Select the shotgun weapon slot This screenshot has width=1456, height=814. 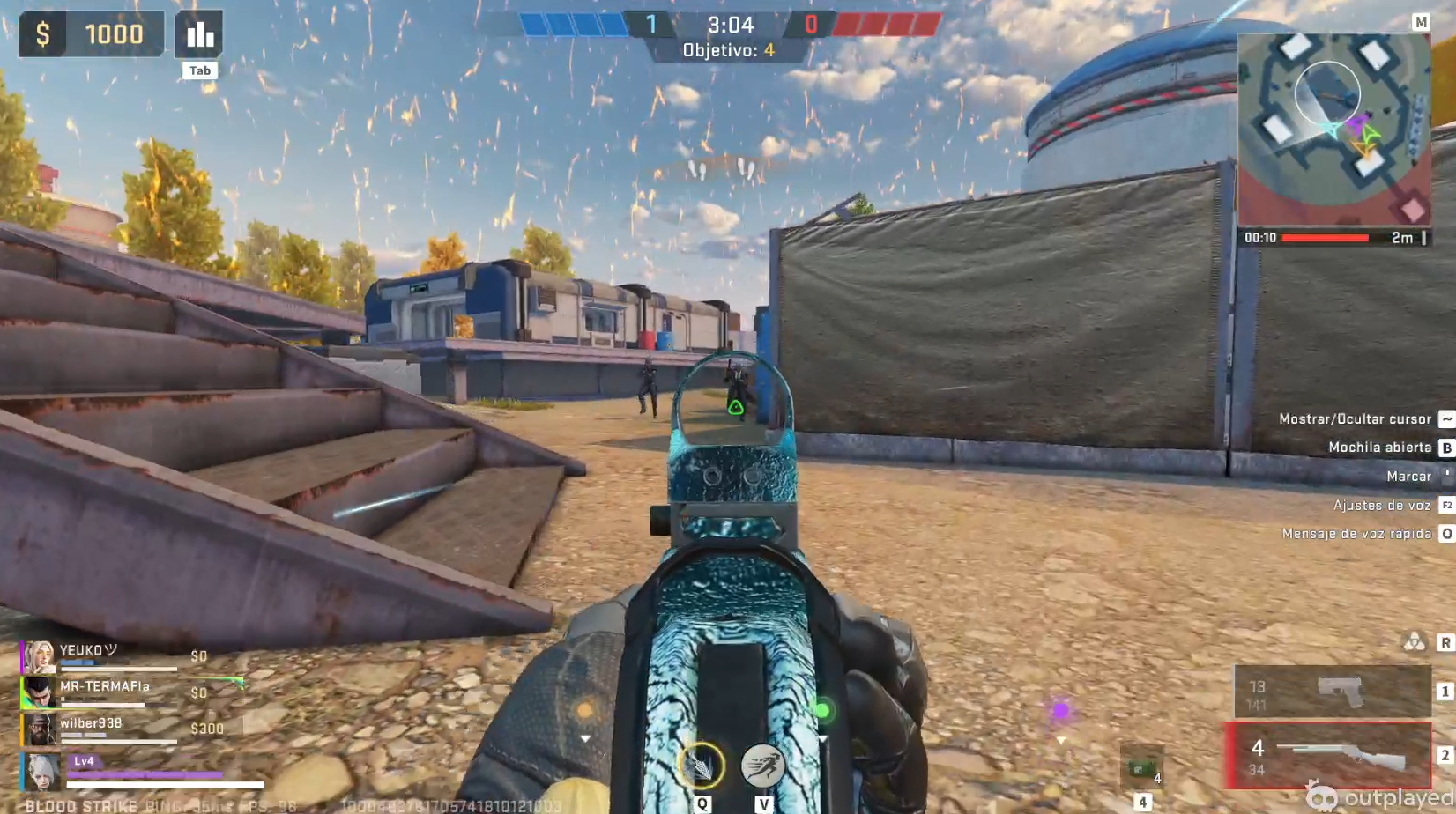point(1329,755)
